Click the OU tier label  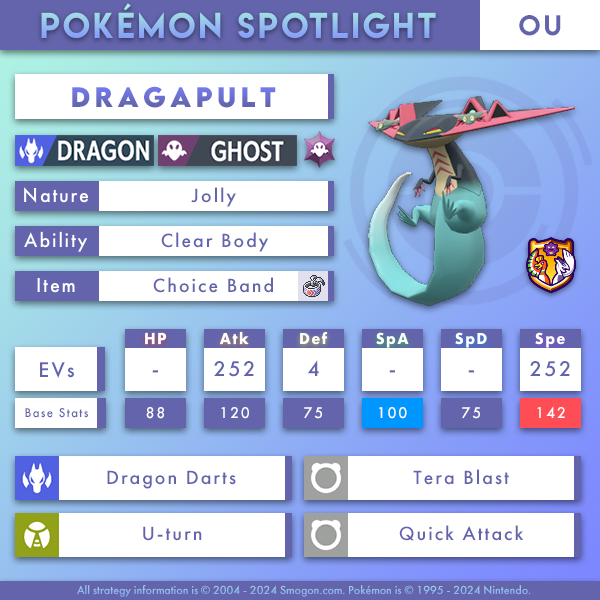(x=540, y=25)
